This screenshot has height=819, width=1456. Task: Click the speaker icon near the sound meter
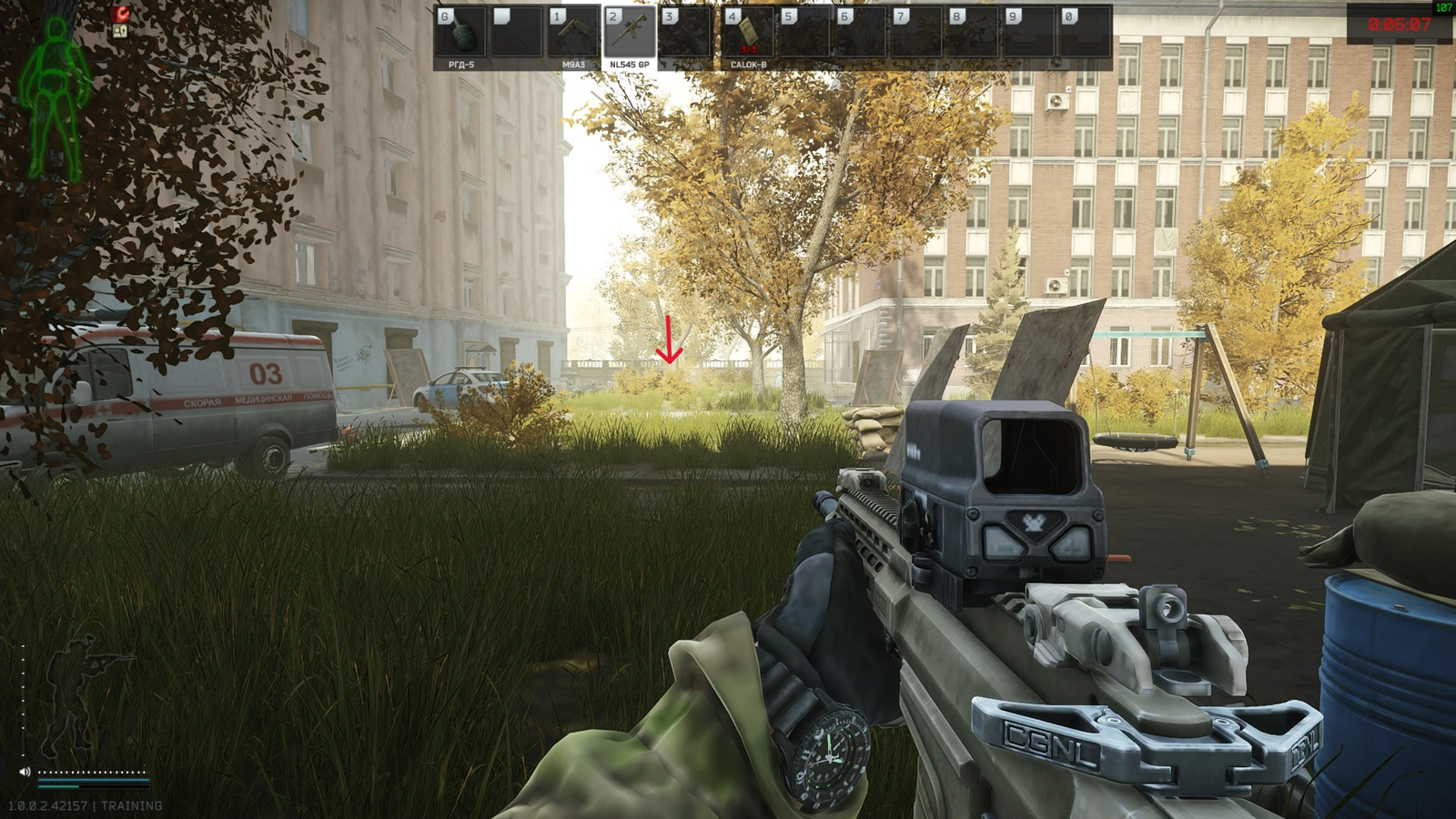point(25,772)
